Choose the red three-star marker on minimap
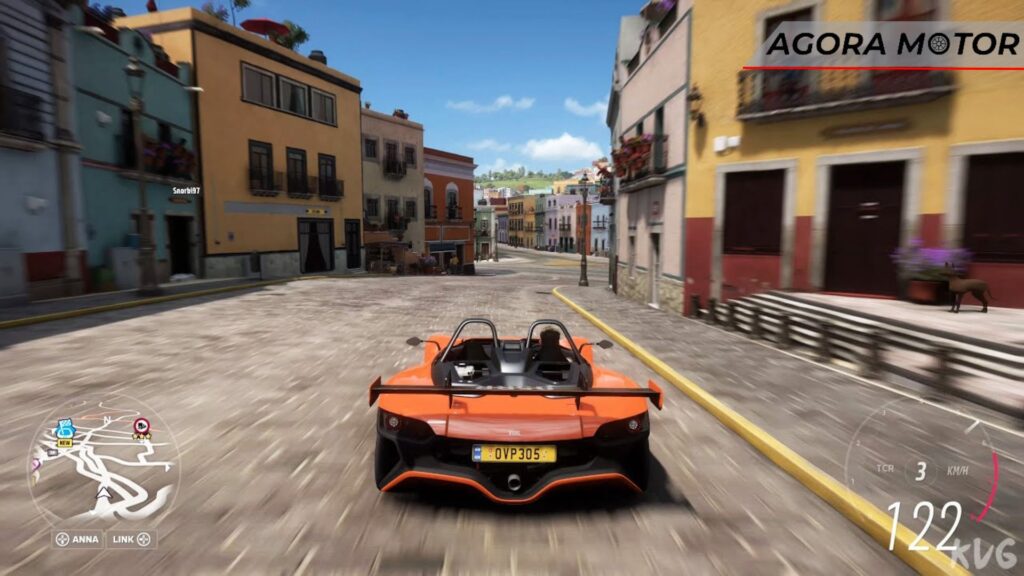The height and width of the screenshot is (576, 1024). pyautogui.click(x=142, y=428)
